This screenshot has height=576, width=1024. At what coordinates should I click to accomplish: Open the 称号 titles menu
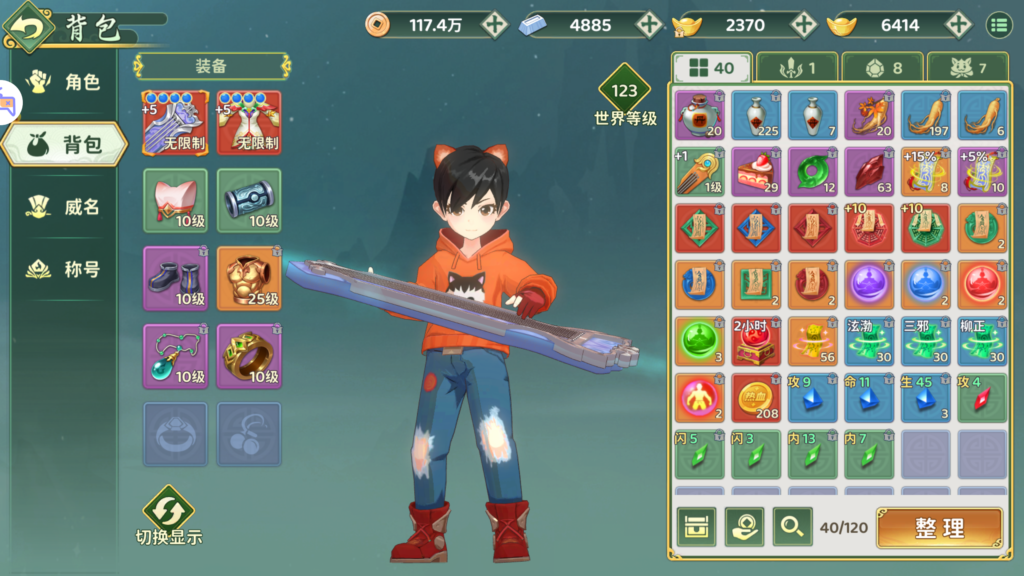pyautogui.click(x=66, y=269)
